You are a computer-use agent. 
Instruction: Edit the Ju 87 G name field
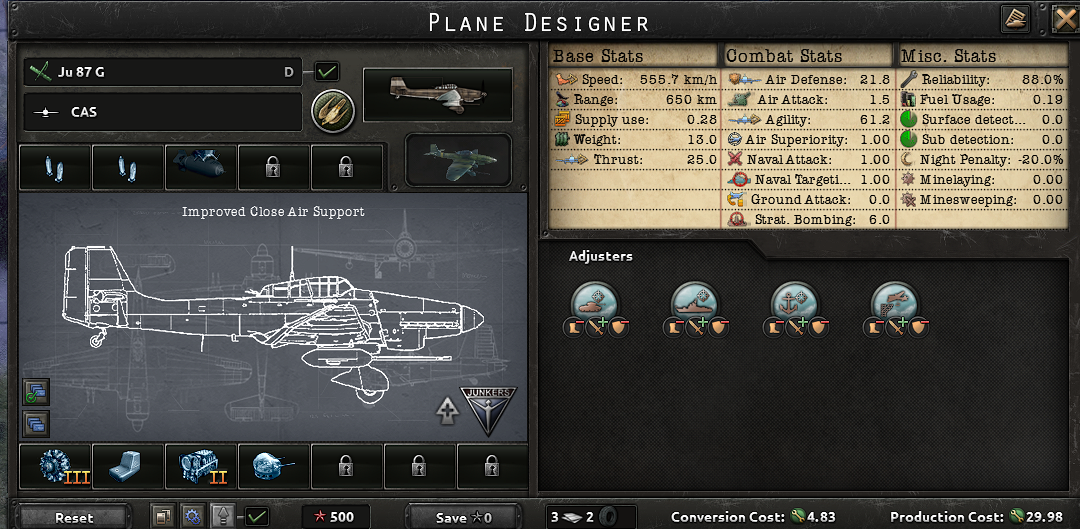[160, 72]
